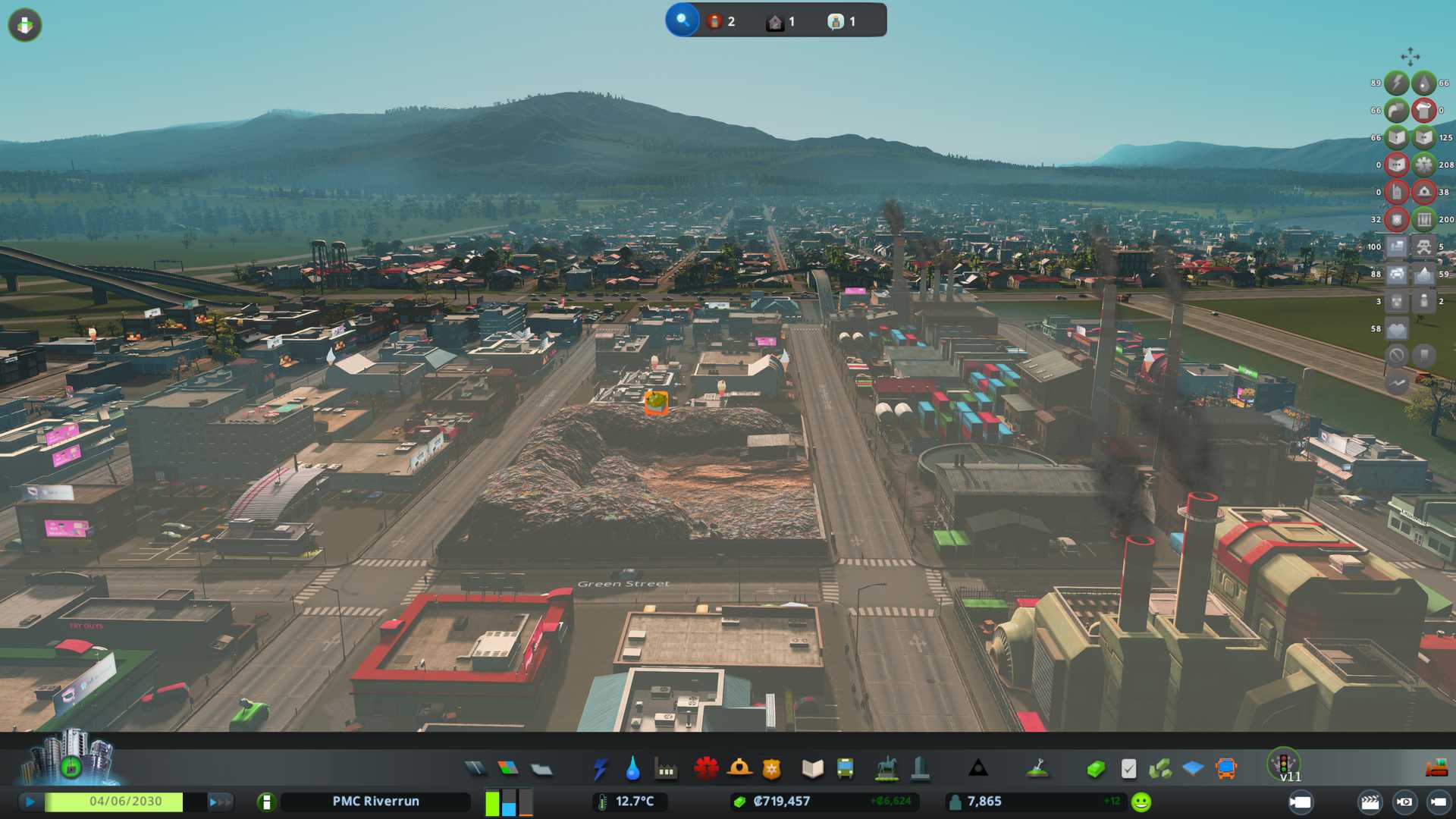Open the economy money panel
1456x819 pixels.
pos(1095,769)
